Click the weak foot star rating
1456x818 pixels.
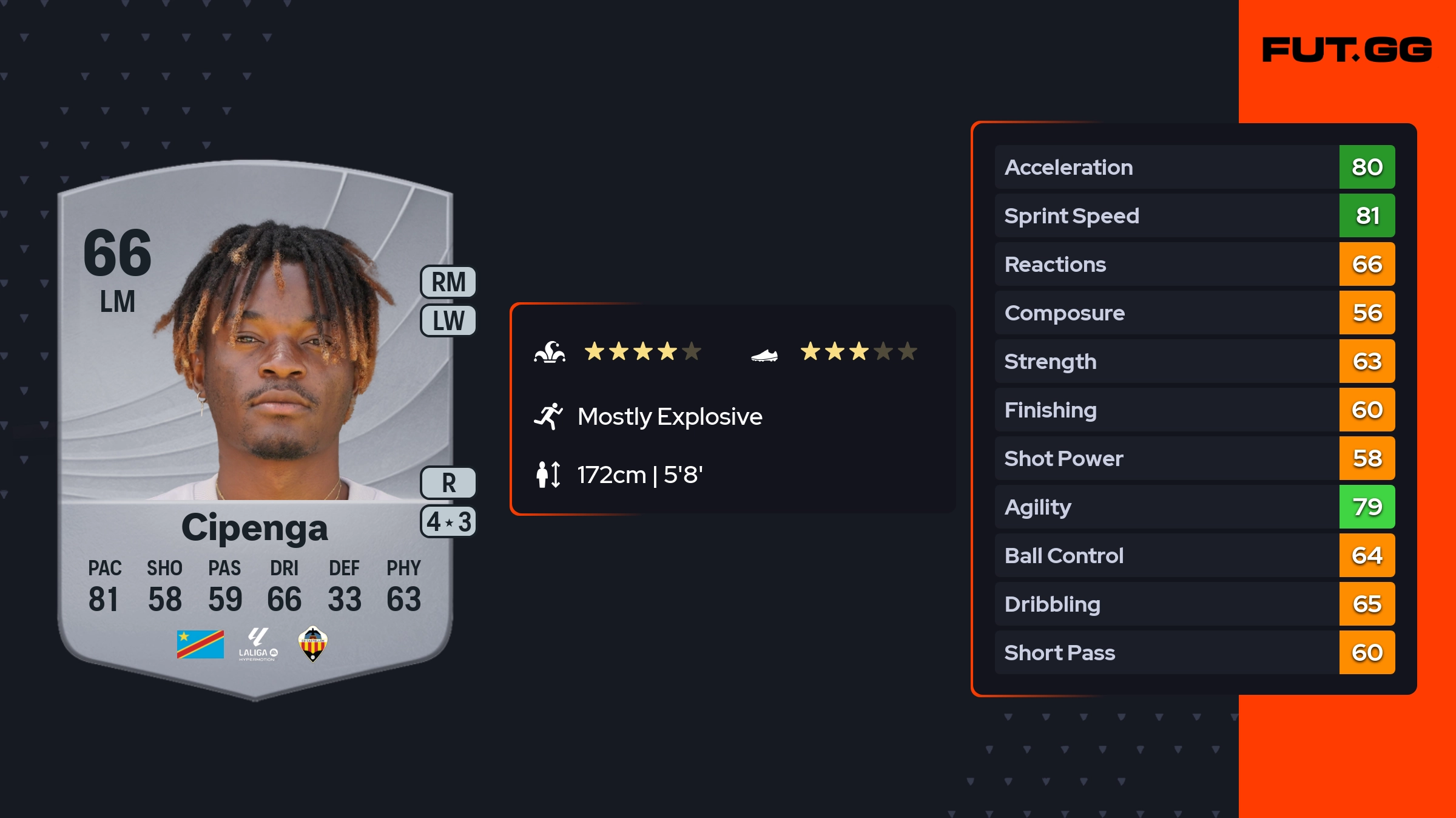[x=858, y=351]
